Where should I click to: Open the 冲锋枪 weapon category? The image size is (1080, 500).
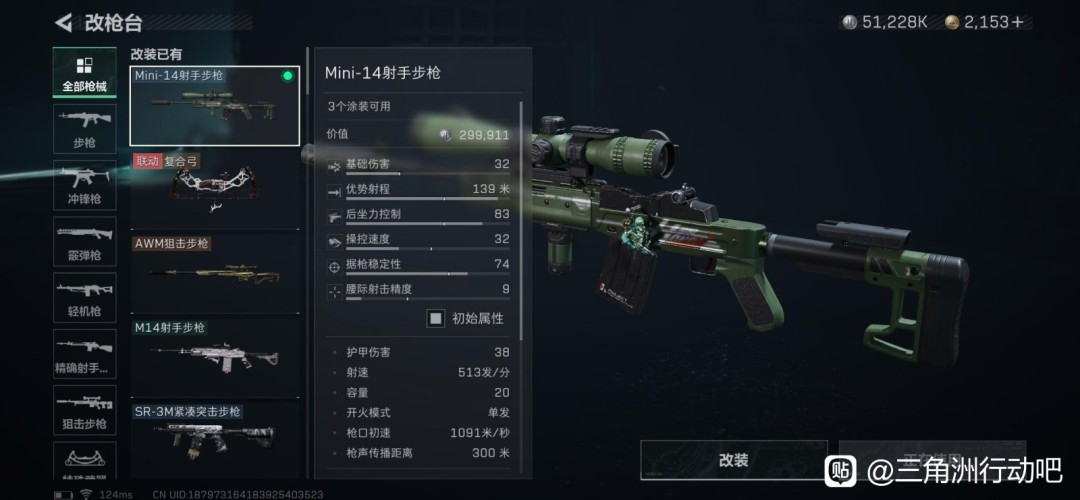[84, 185]
